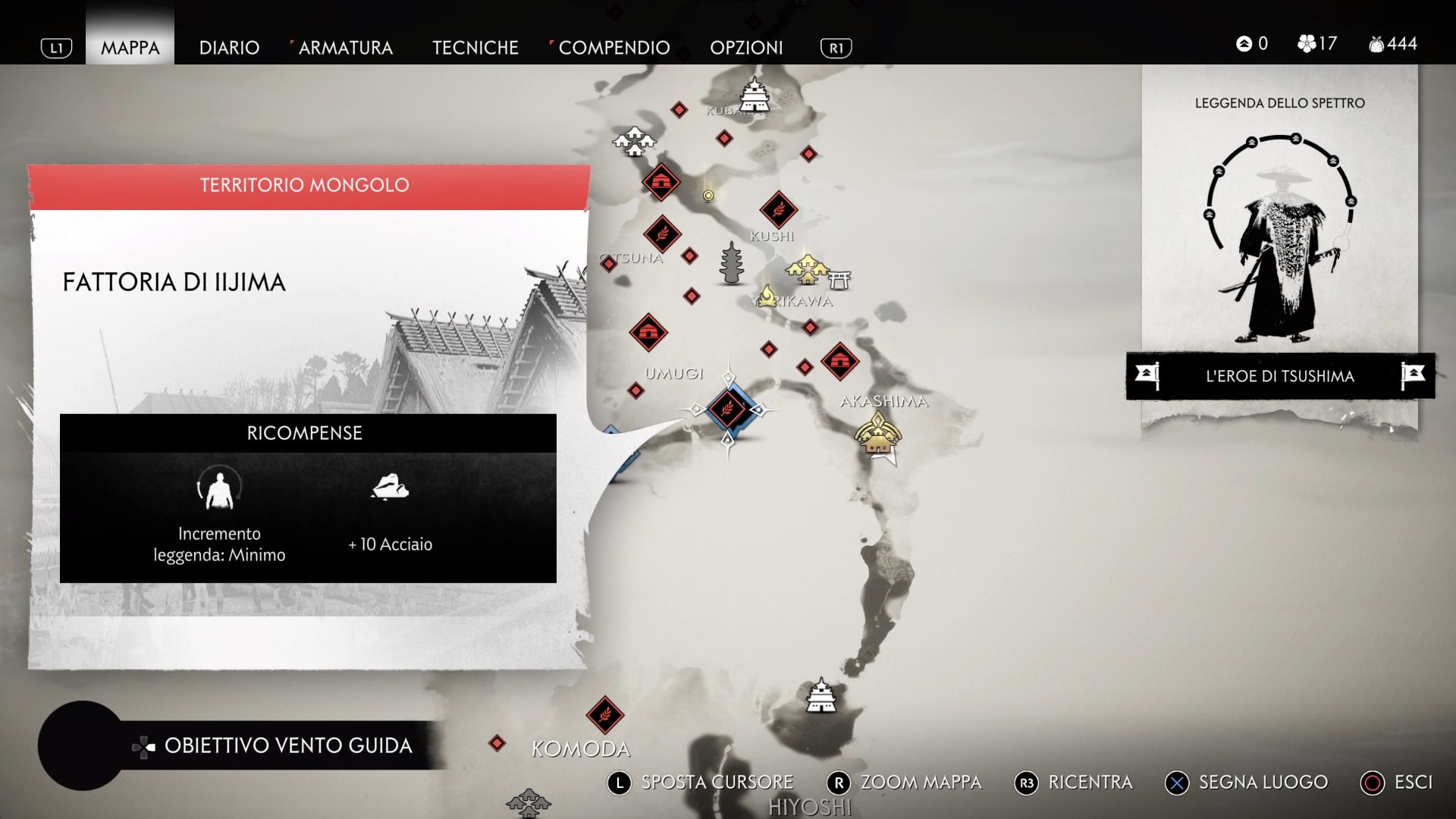Select the red farm marker above Komoda

(x=604, y=714)
